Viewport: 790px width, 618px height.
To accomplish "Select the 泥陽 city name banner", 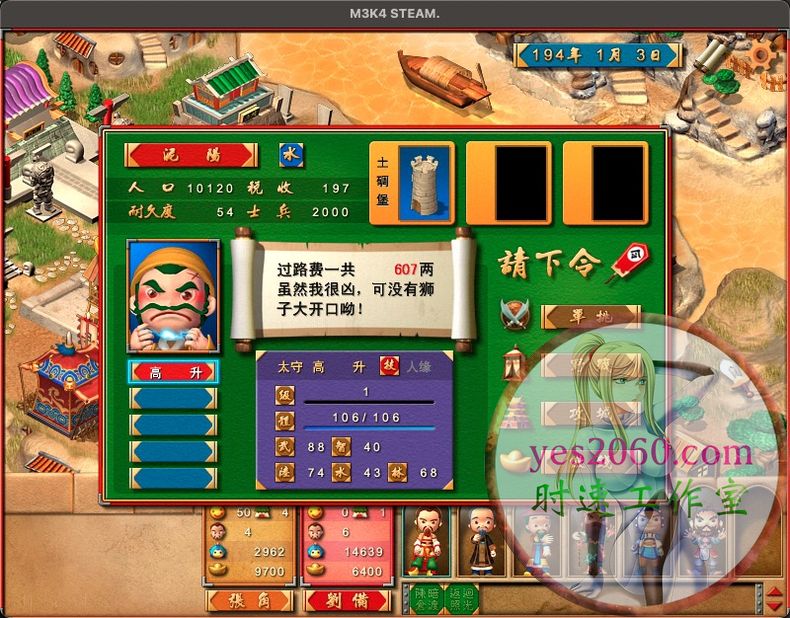I will coord(191,155).
